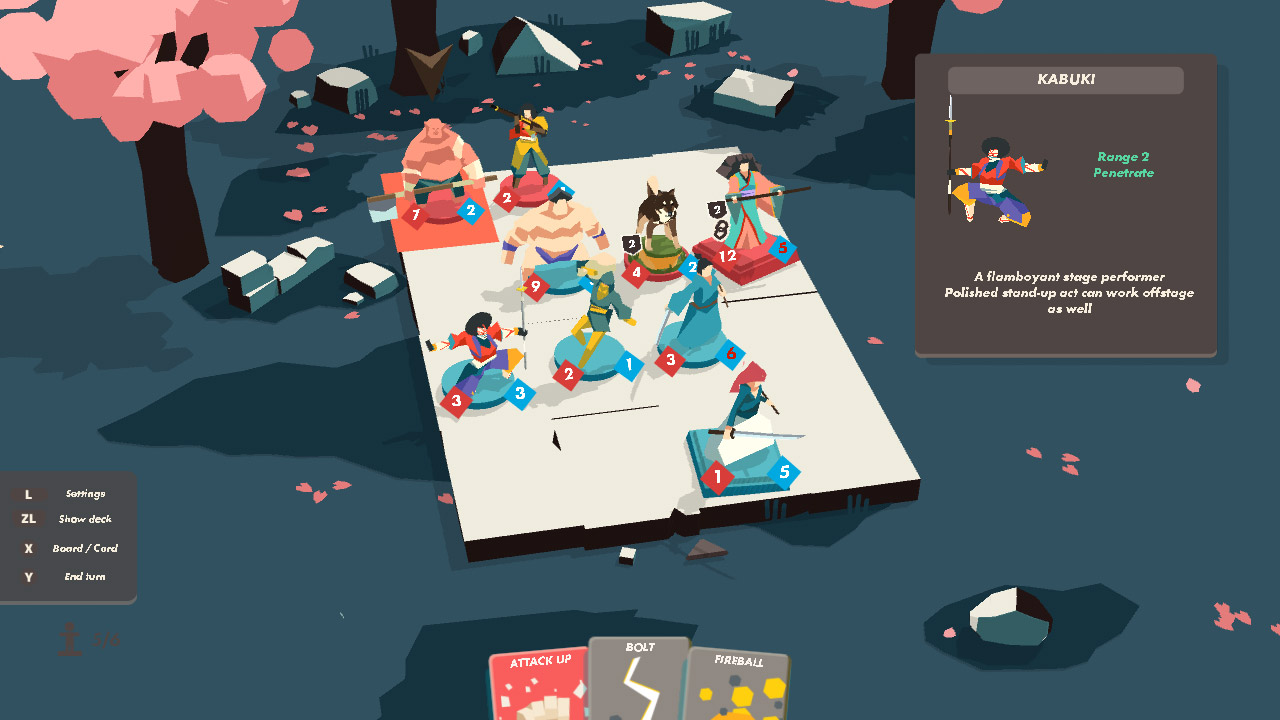The width and height of the screenshot is (1280, 720).
Task: Click the KABUKI title header on the panel
Action: [x=1065, y=80]
